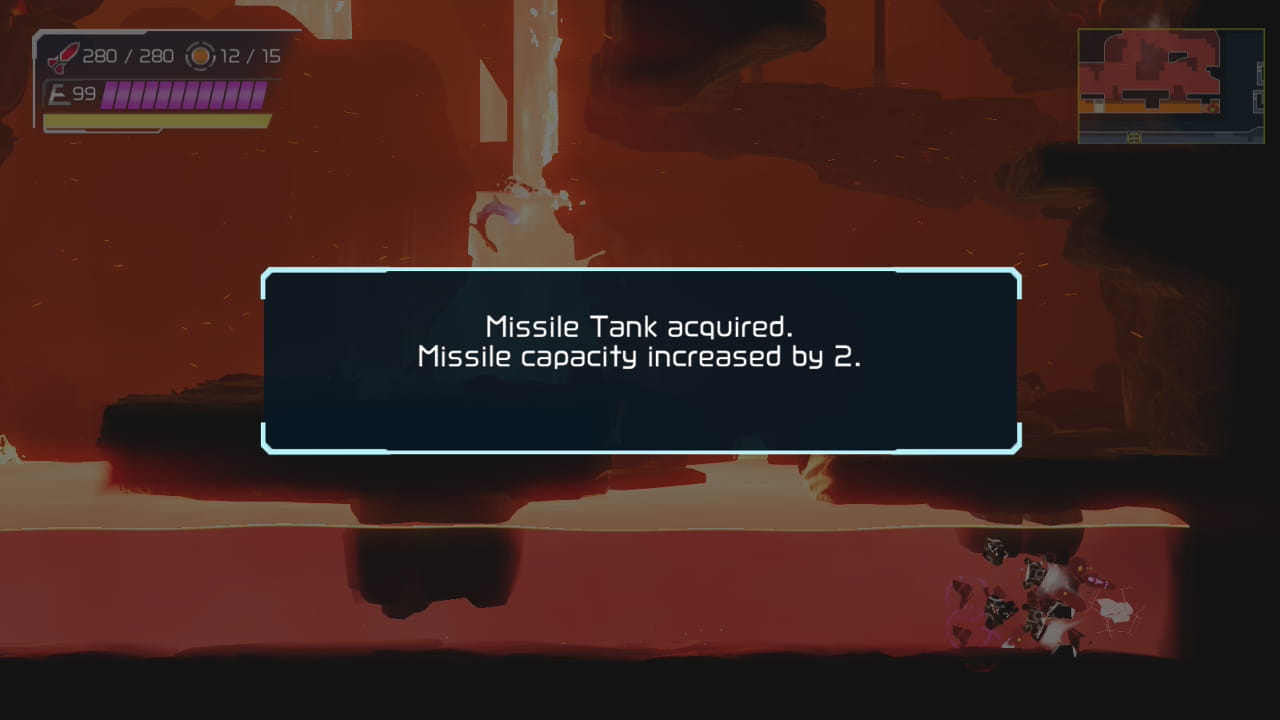Select the orange Power Bomb ammo icon

pyautogui.click(x=199, y=57)
